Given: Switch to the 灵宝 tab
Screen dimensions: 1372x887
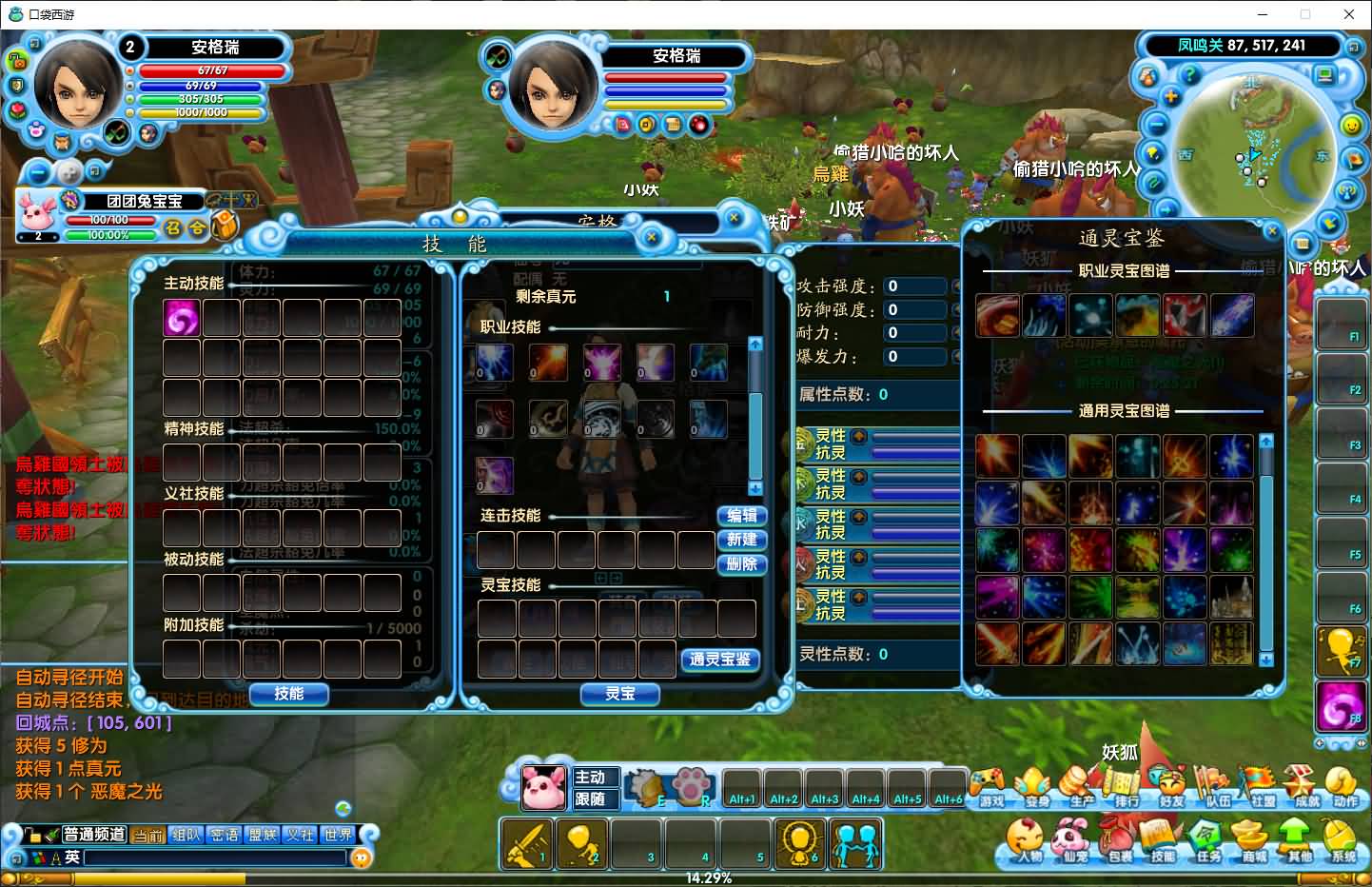Looking at the screenshot, I should [619, 694].
